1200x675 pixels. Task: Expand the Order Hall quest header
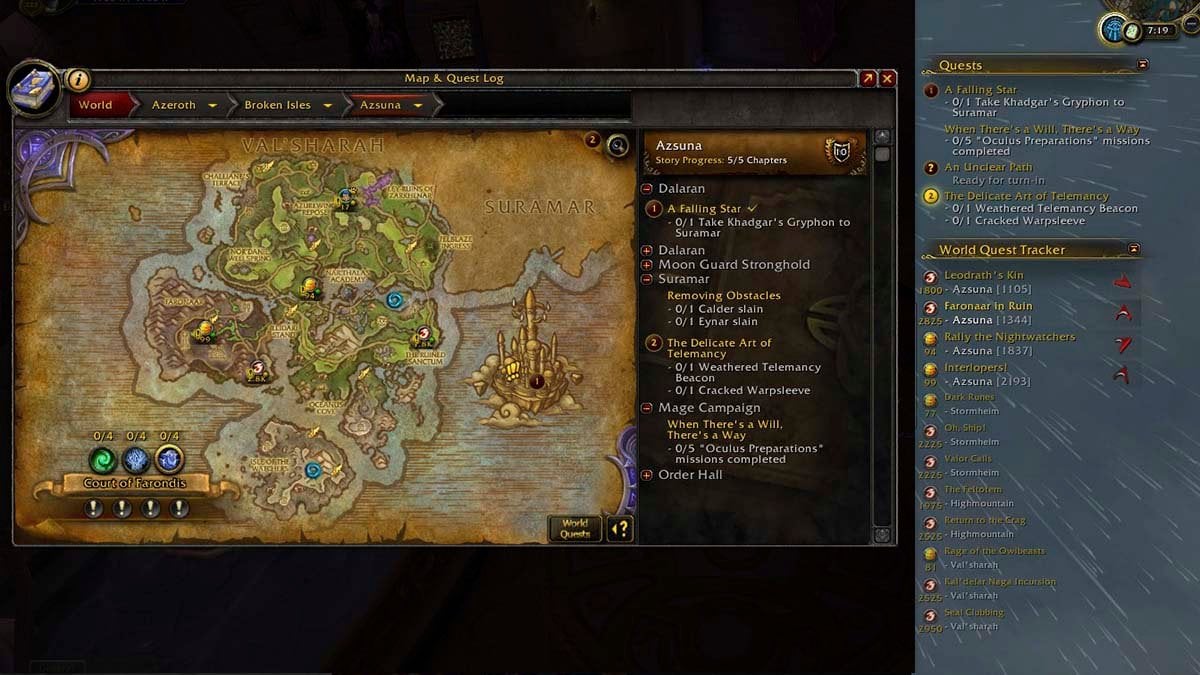click(x=647, y=475)
